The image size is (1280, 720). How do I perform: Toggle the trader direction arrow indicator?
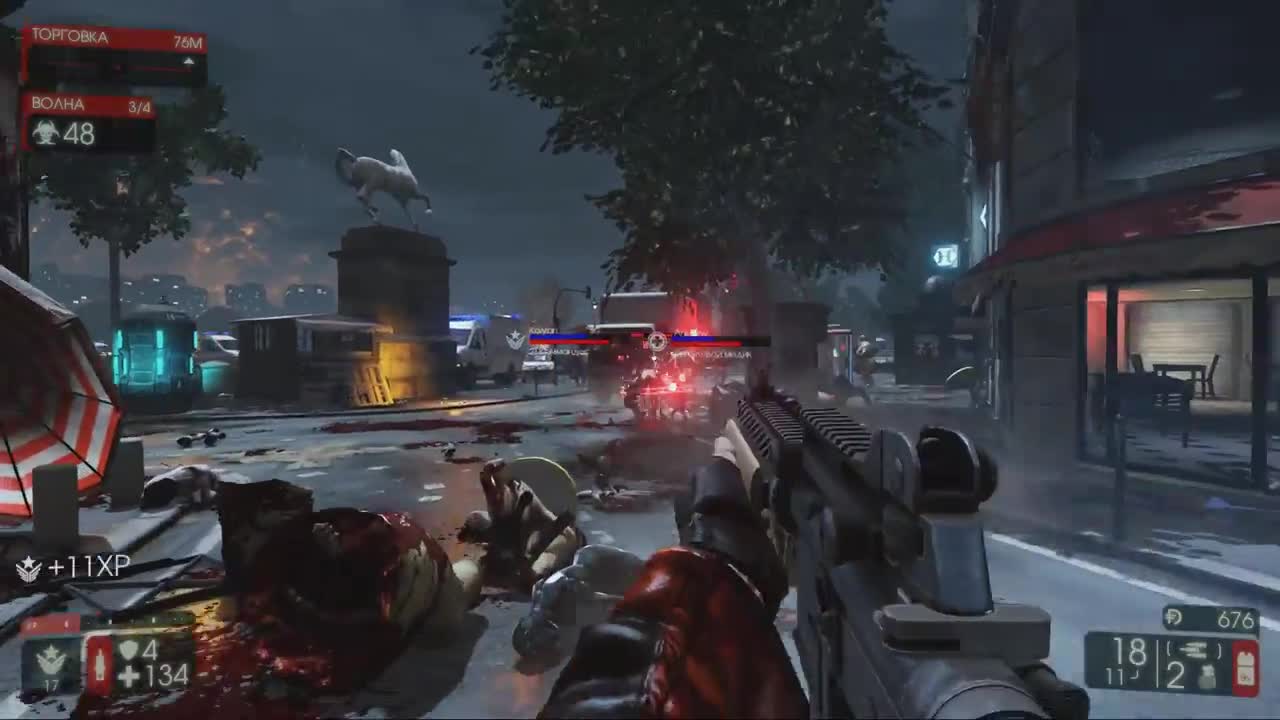click(188, 60)
